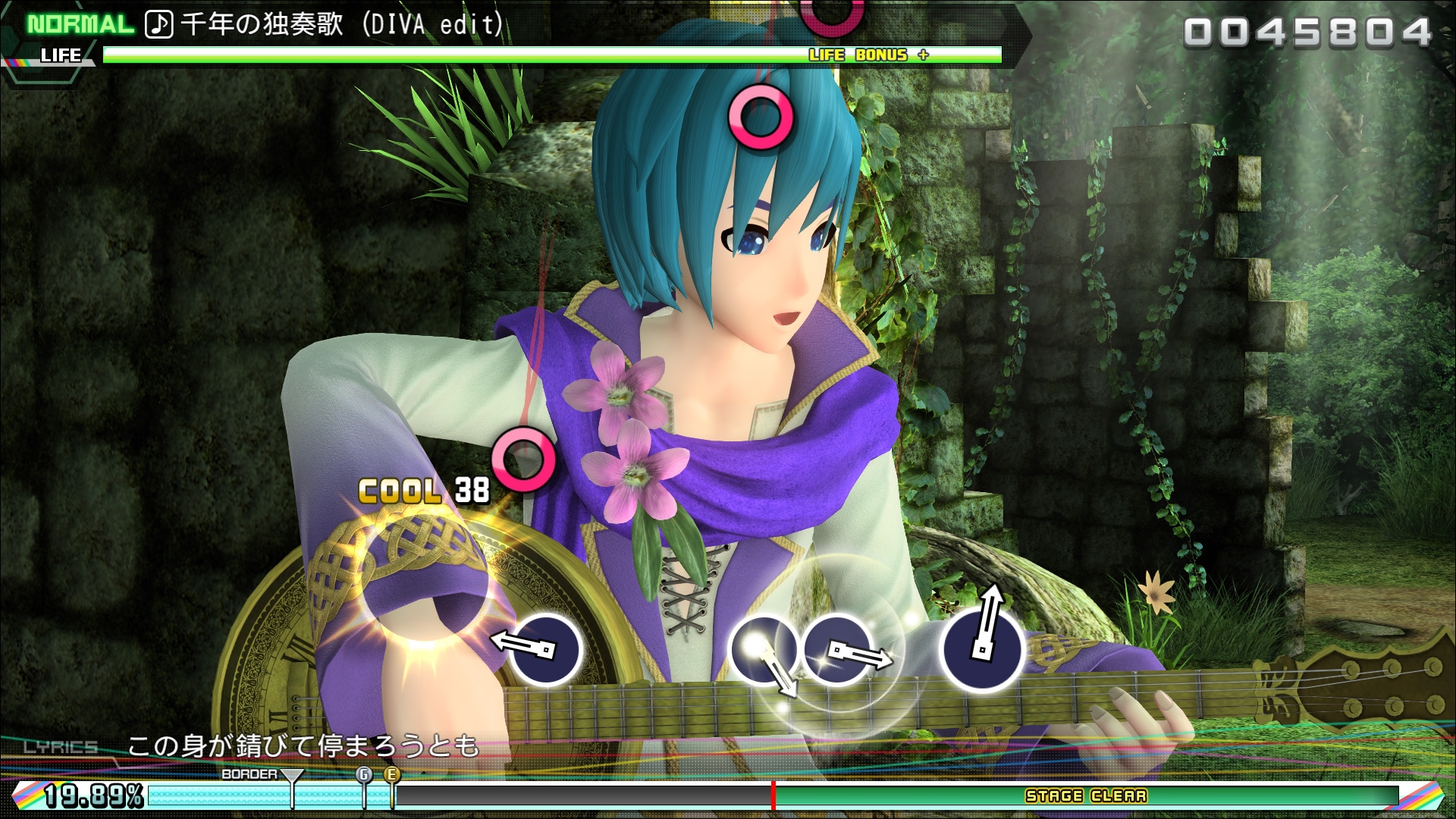
Task: Select the E grade marker on progress bar
Action: [392, 775]
